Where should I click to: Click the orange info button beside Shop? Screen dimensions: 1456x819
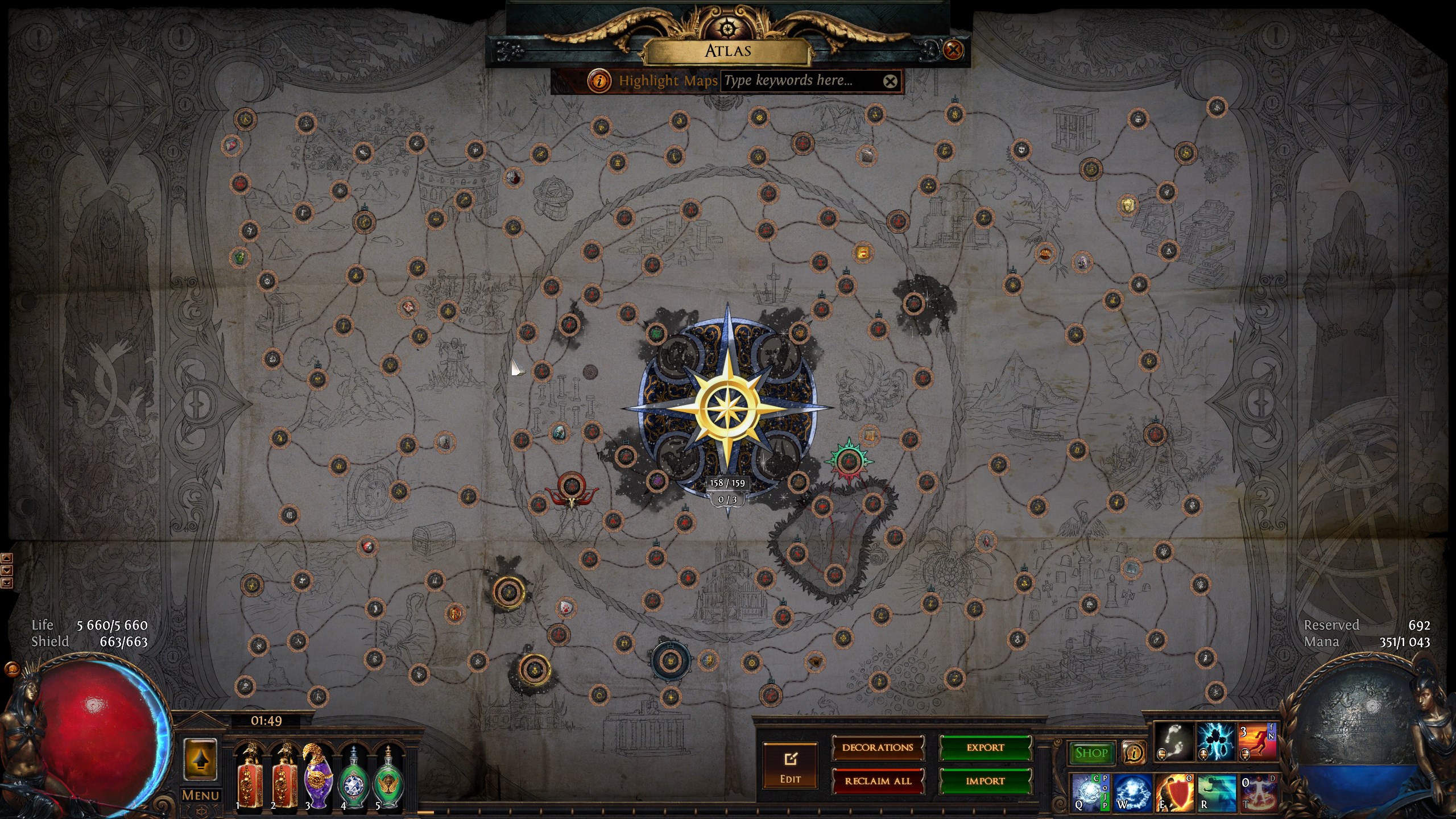(x=1134, y=753)
